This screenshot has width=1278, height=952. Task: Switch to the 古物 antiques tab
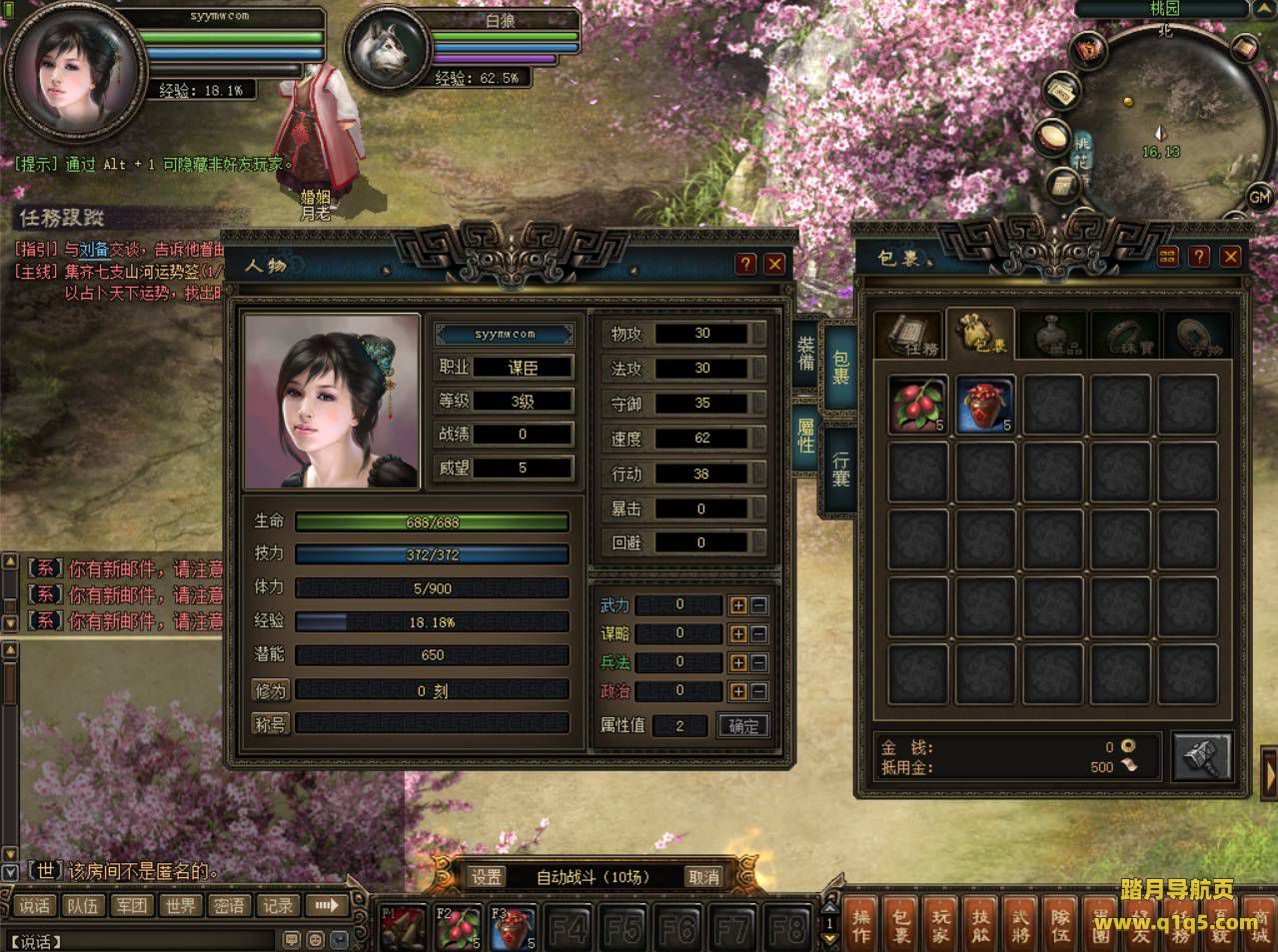tap(1196, 336)
